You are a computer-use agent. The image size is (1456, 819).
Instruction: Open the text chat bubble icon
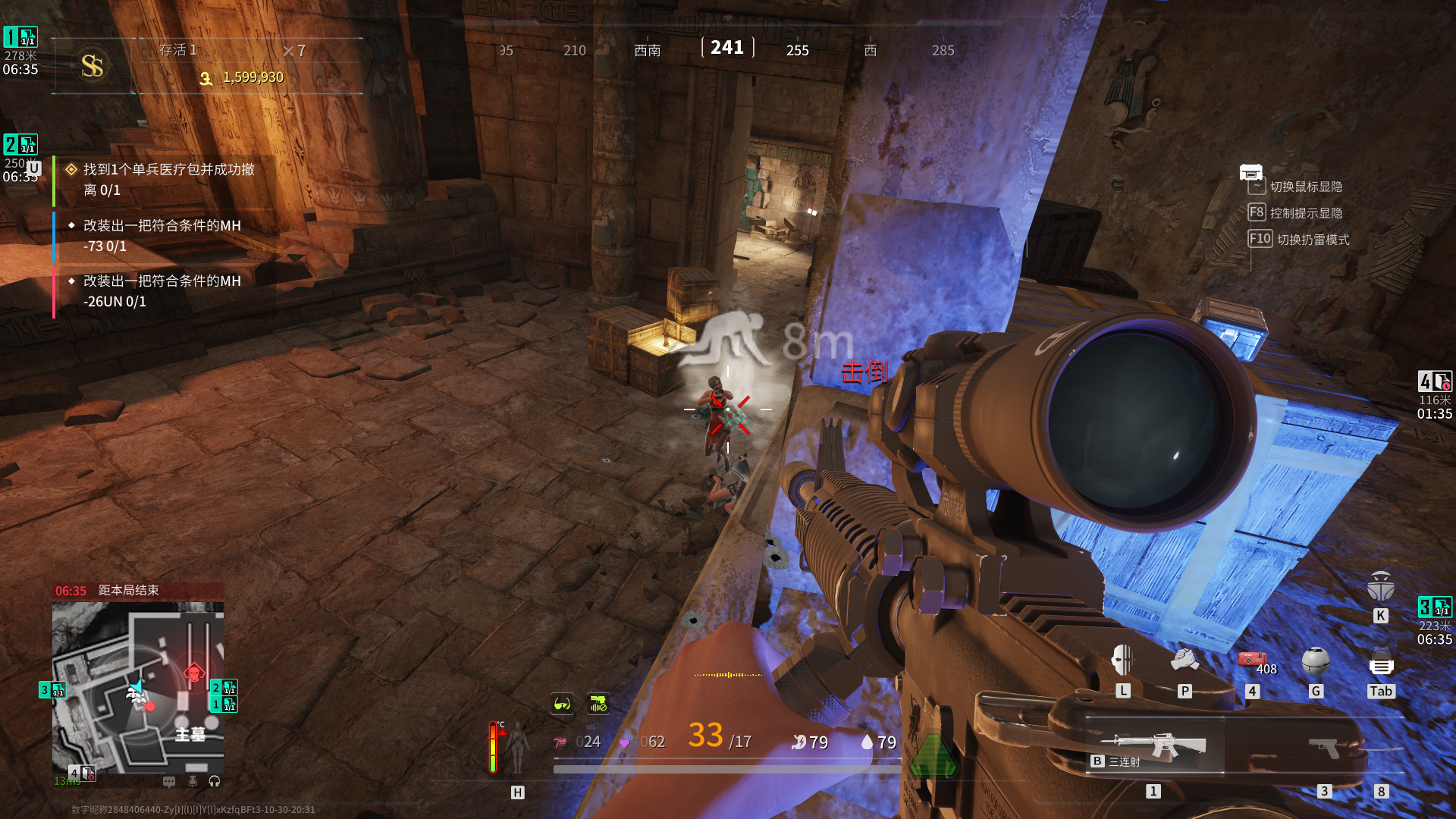(x=169, y=781)
